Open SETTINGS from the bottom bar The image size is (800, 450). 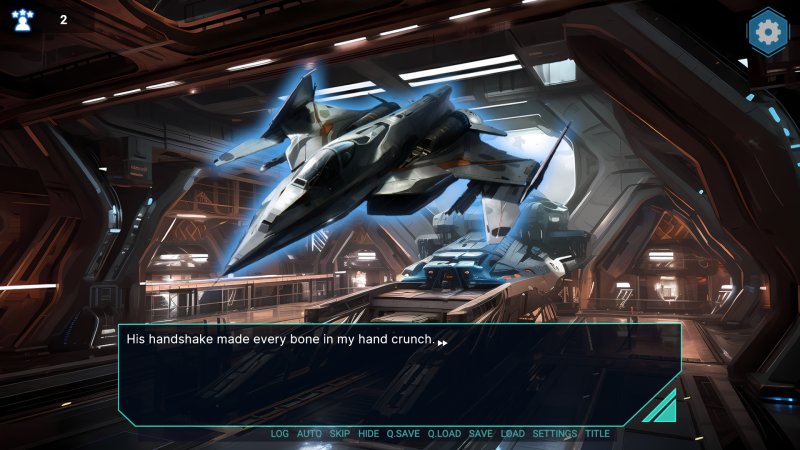click(554, 434)
